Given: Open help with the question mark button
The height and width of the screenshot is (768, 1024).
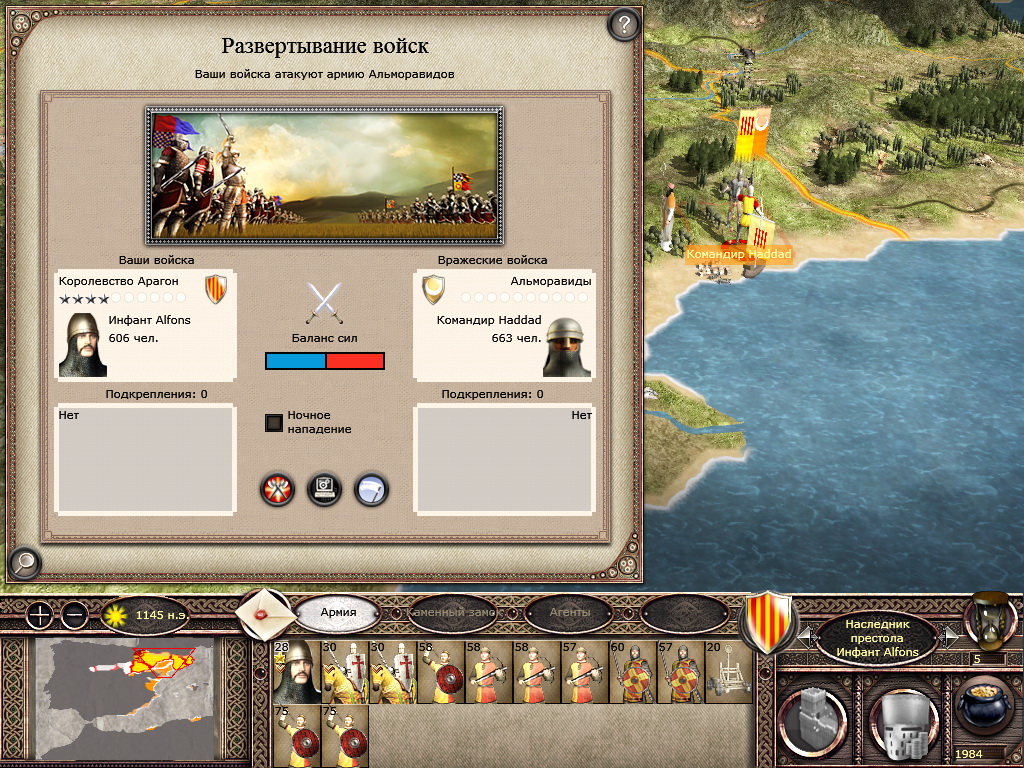Looking at the screenshot, I should click(624, 23).
